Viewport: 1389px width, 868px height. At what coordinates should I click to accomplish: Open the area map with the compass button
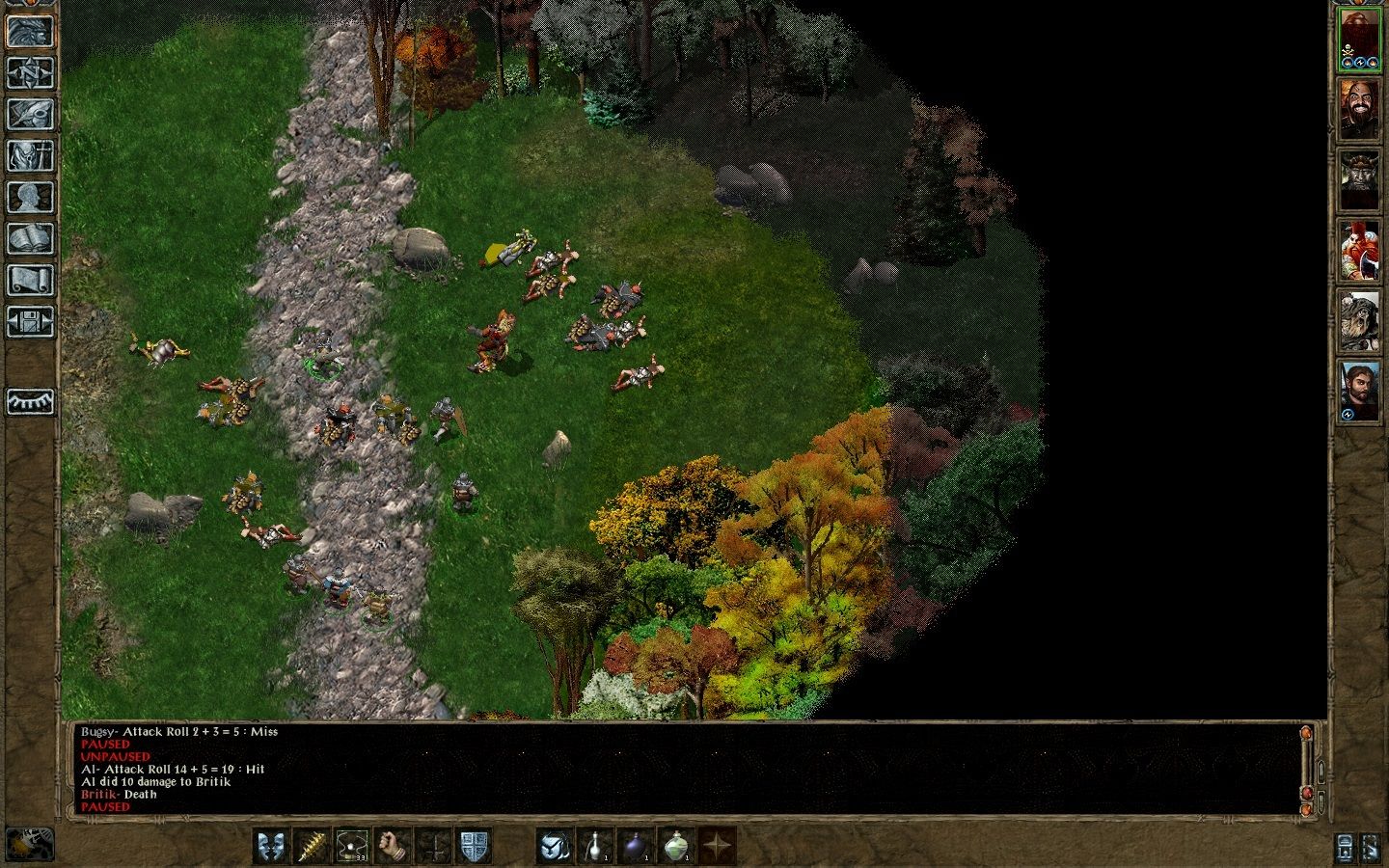point(30,73)
